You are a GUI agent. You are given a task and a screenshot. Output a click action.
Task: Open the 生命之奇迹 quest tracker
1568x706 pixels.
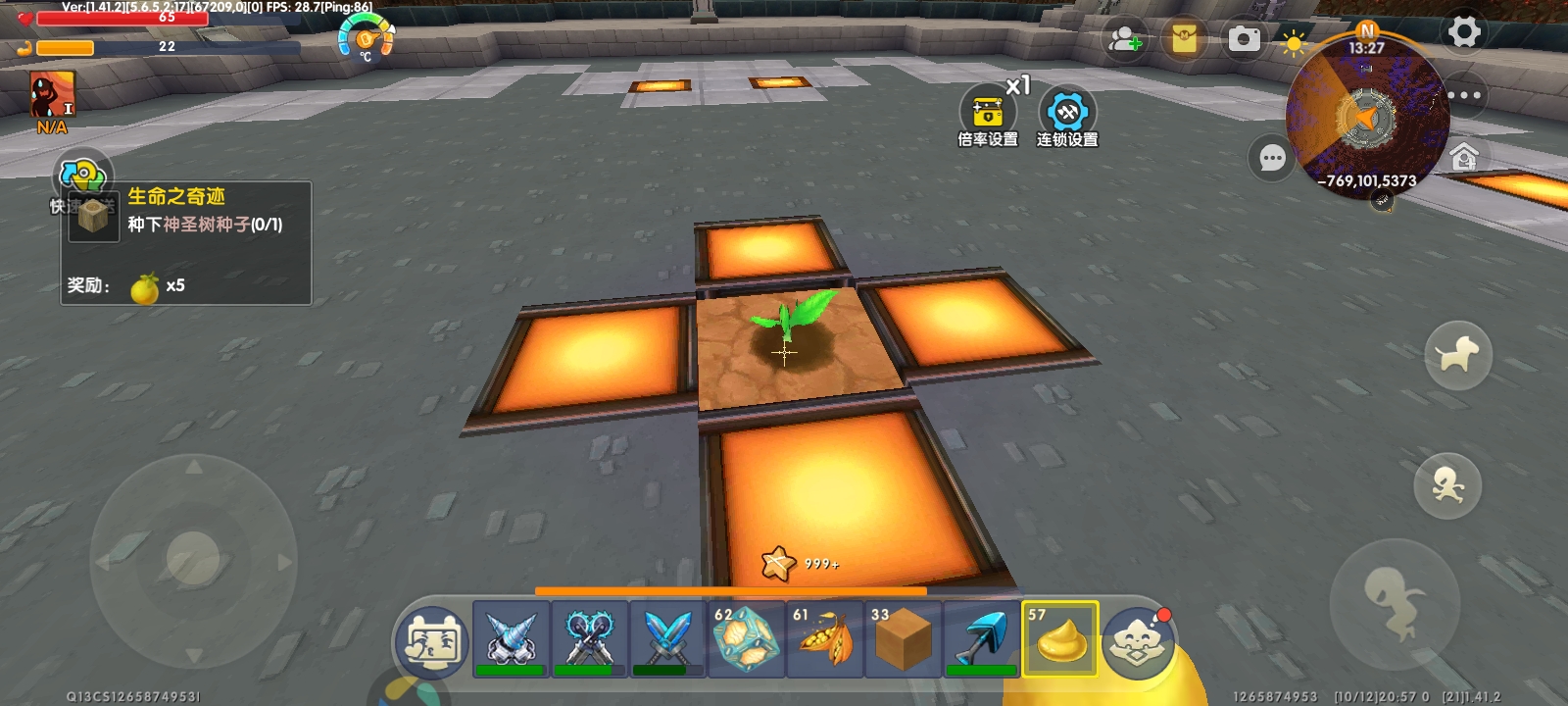186,242
